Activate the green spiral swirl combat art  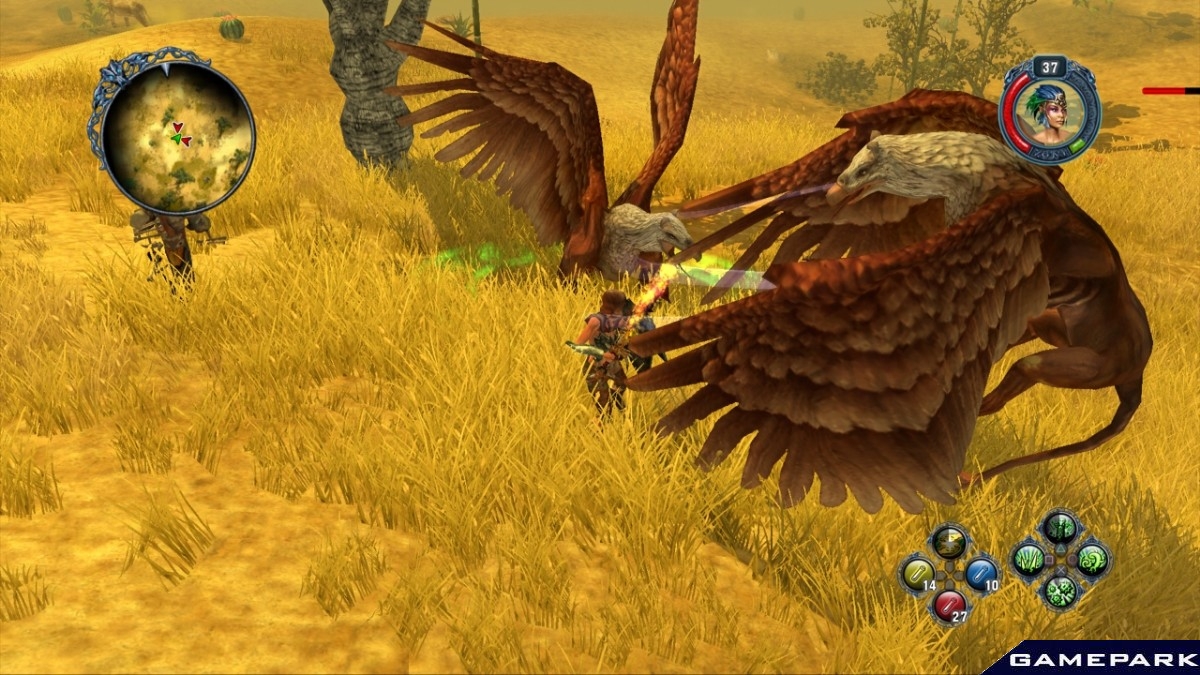point(1092,559)
